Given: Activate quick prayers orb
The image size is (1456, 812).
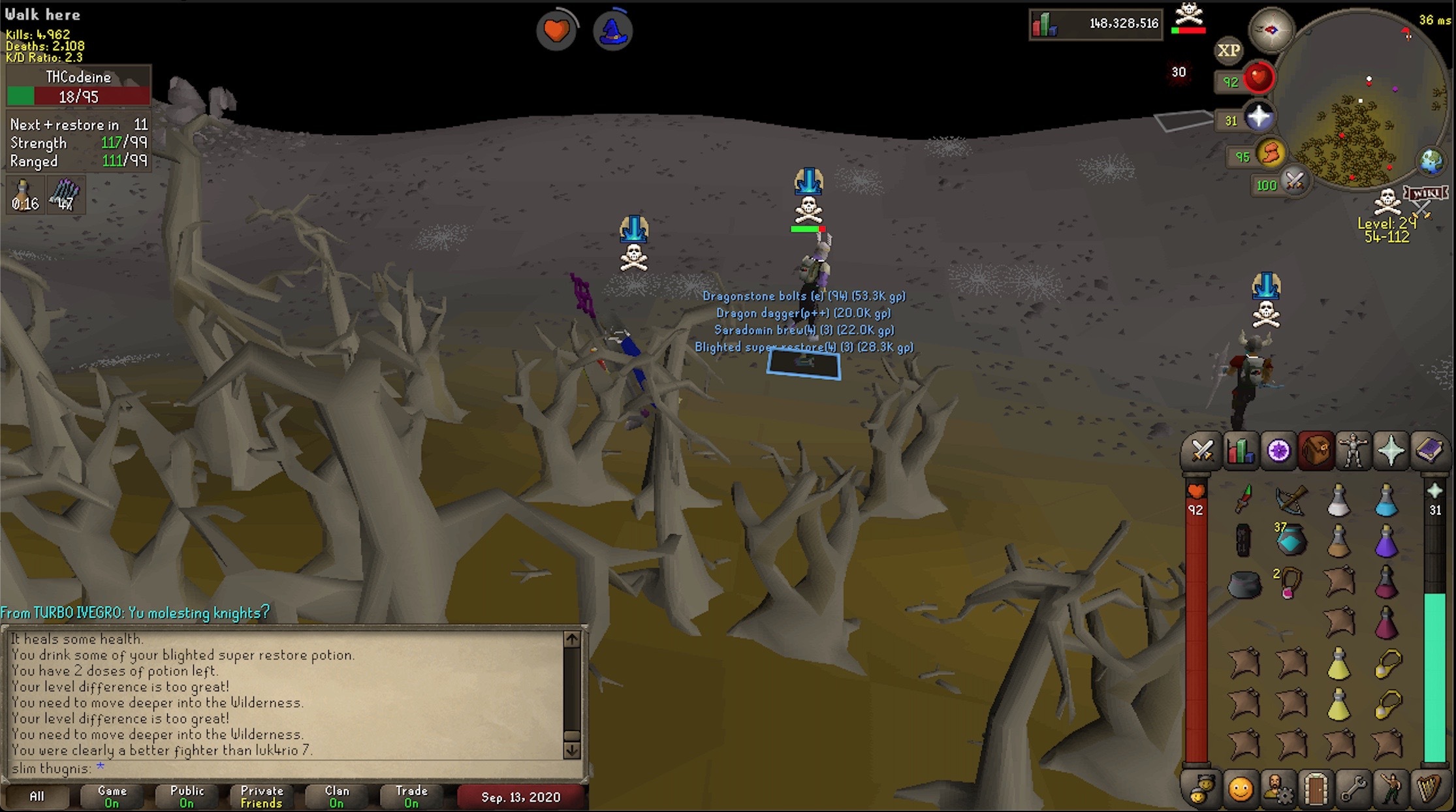Looking at the screenshot, I should [x=1258, y=118].
